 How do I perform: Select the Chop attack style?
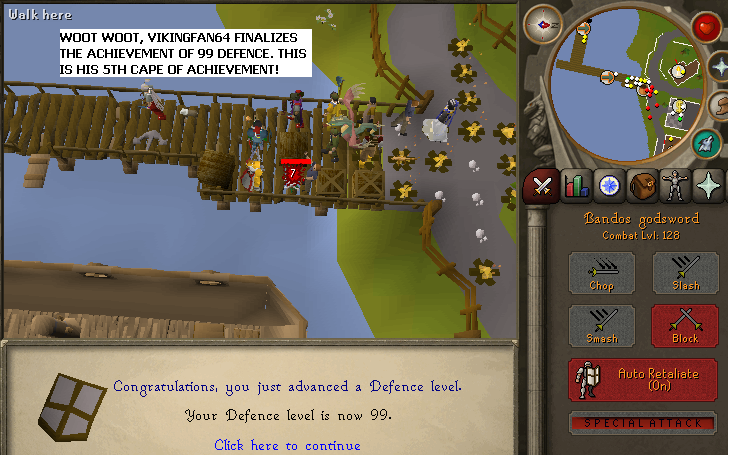(x=601, y=273)
